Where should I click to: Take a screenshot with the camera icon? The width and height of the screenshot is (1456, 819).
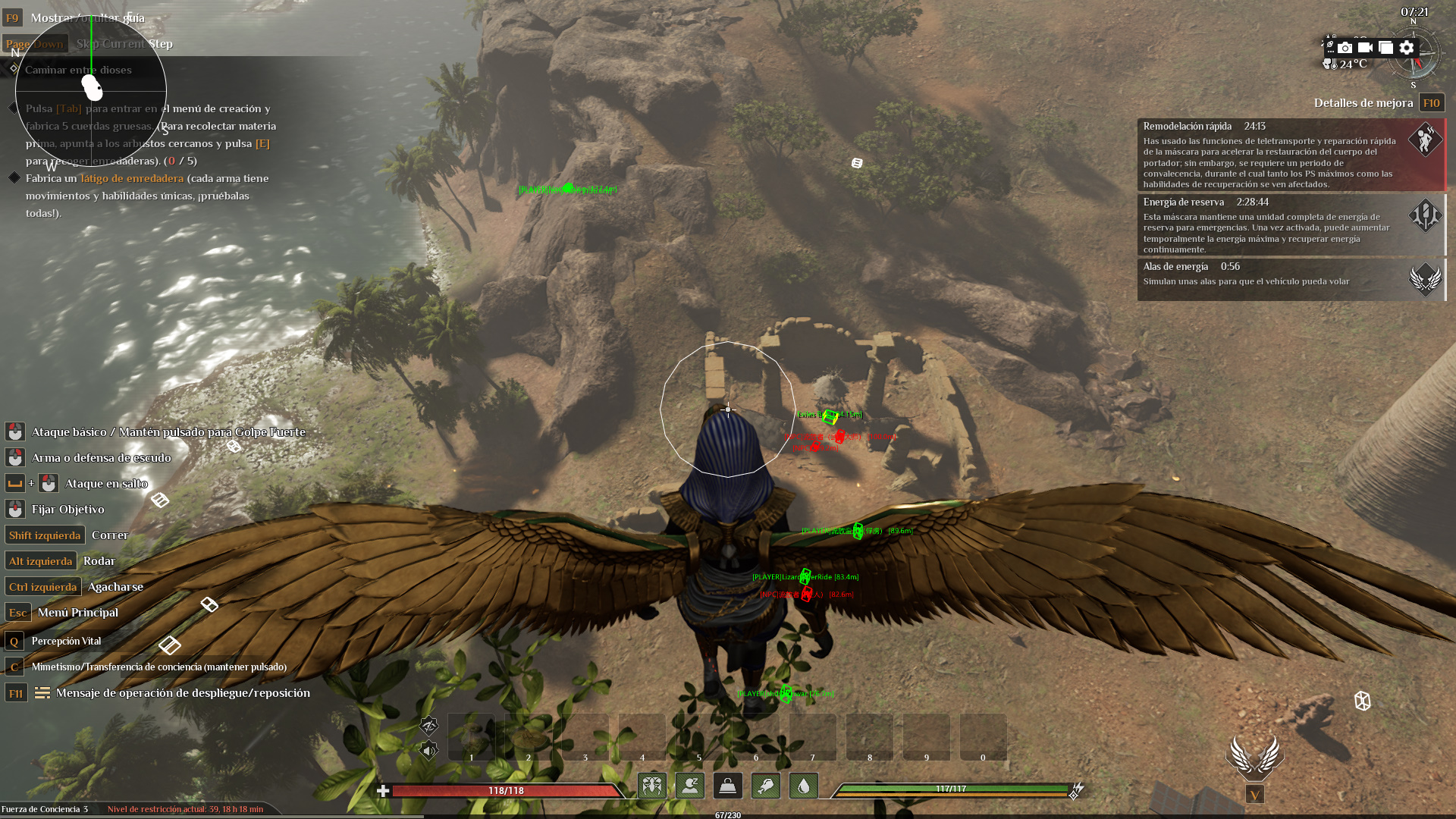point(1344,47)
